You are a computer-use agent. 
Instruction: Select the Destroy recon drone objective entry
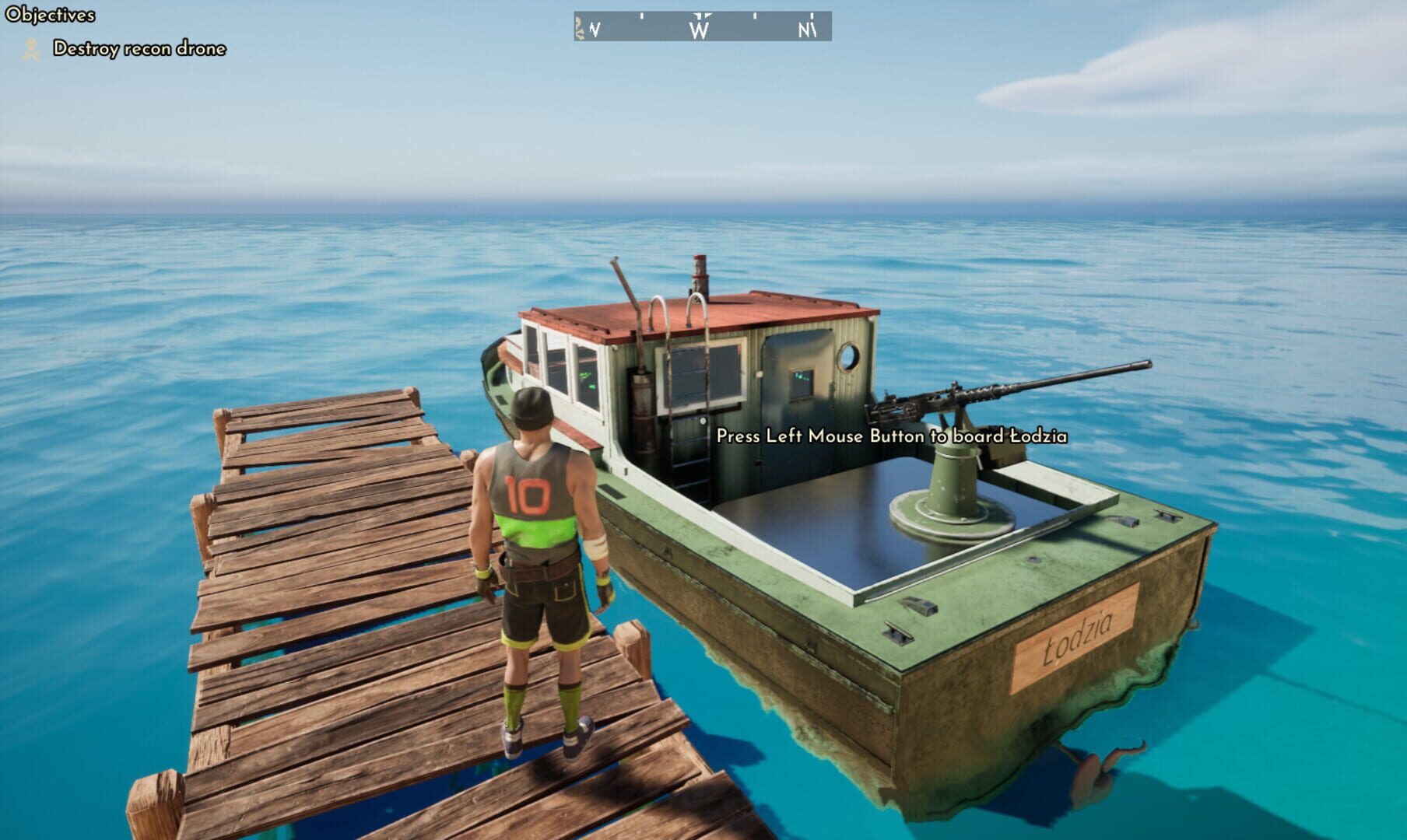click(139, 48)
